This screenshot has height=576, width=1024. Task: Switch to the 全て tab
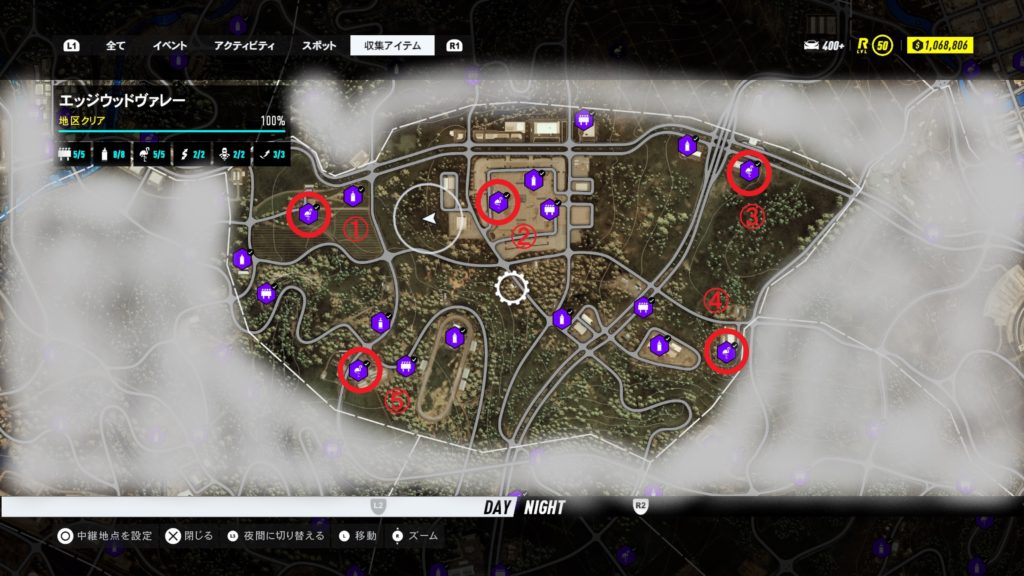point(115,46)
